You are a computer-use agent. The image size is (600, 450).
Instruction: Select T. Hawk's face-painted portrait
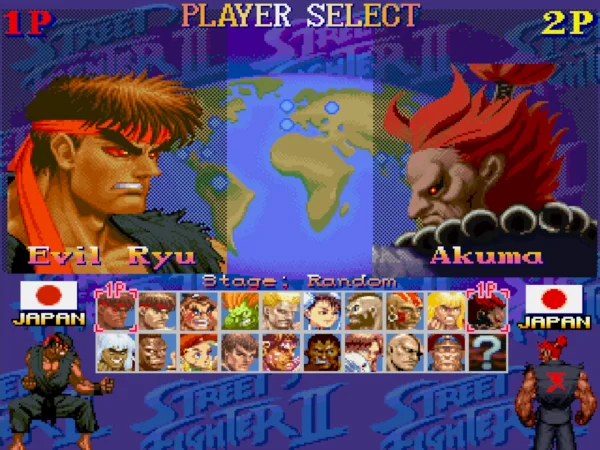(x=280, y=352)
